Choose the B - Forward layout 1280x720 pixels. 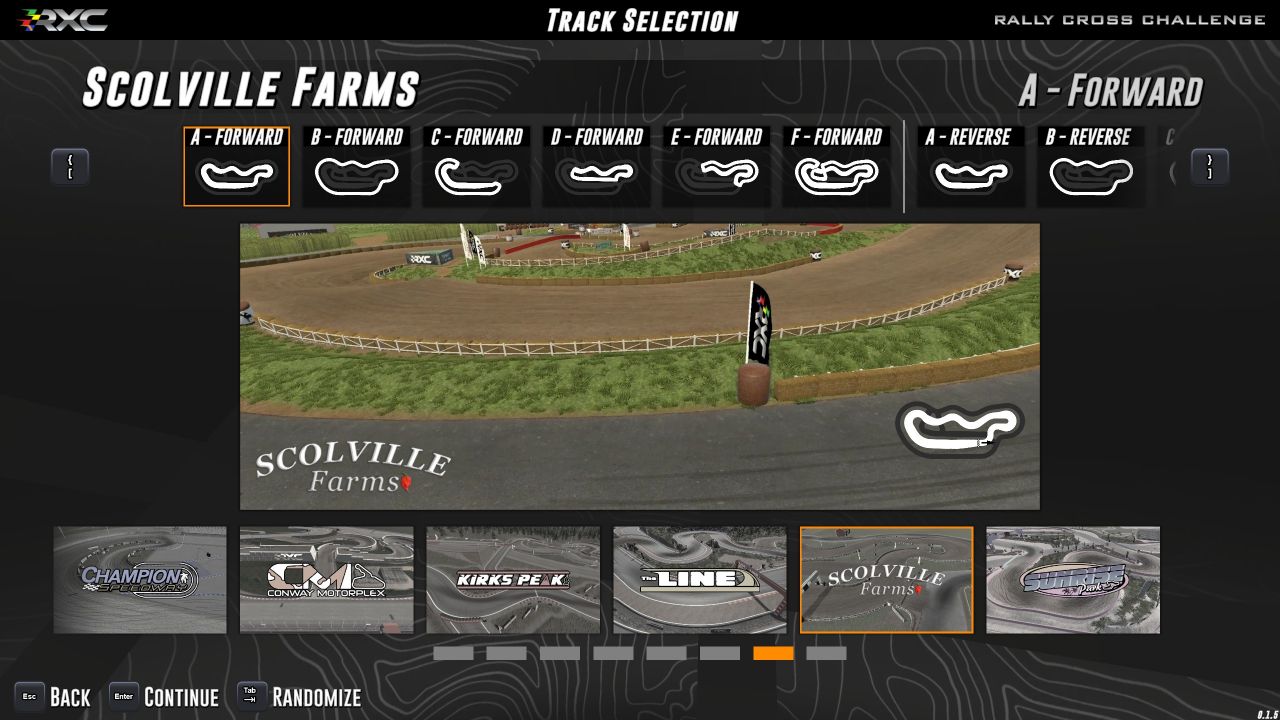point(357,167)
